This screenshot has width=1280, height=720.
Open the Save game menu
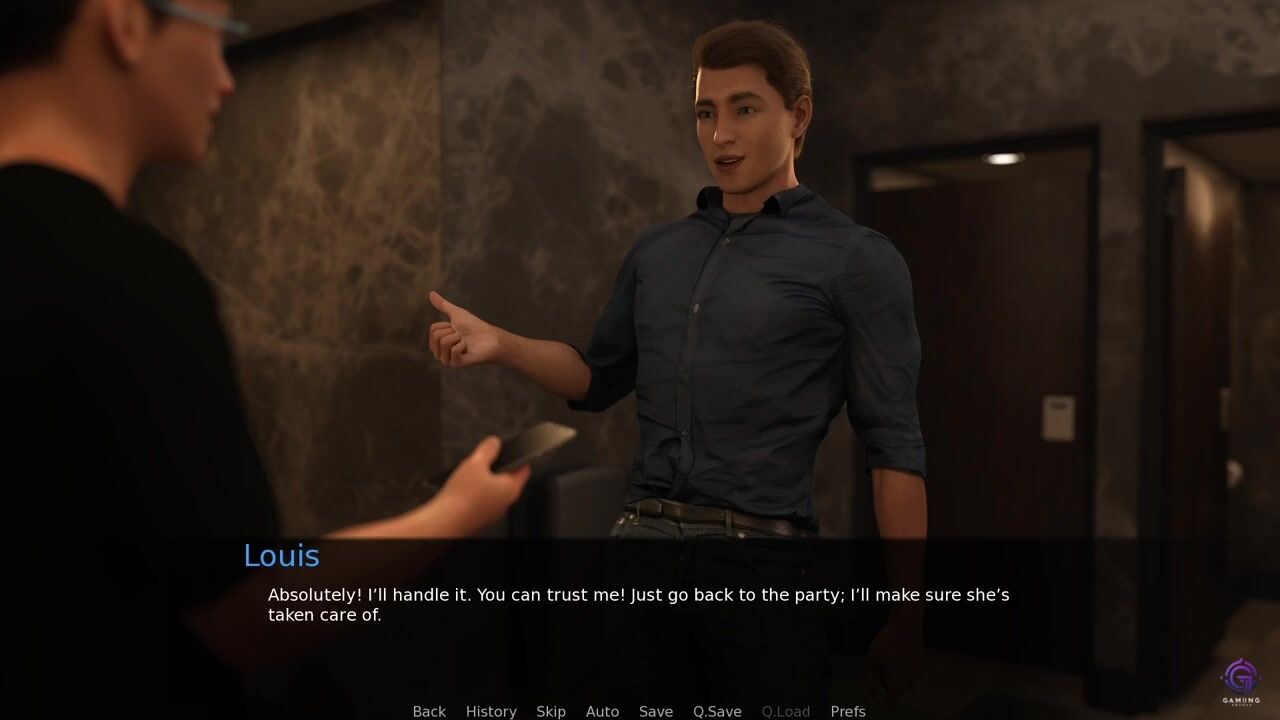[656, 711]
